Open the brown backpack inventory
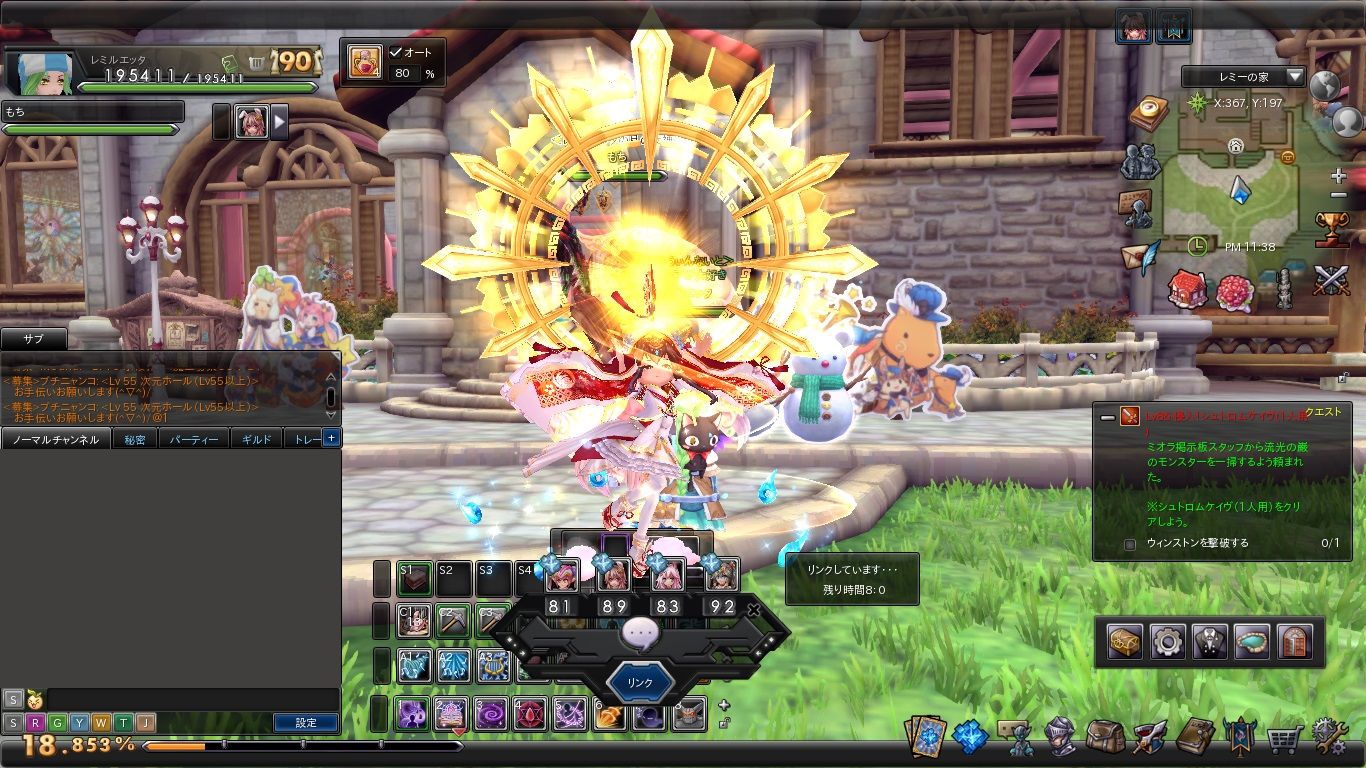This screenshot has height=768, width=1366. point(1105,738)
